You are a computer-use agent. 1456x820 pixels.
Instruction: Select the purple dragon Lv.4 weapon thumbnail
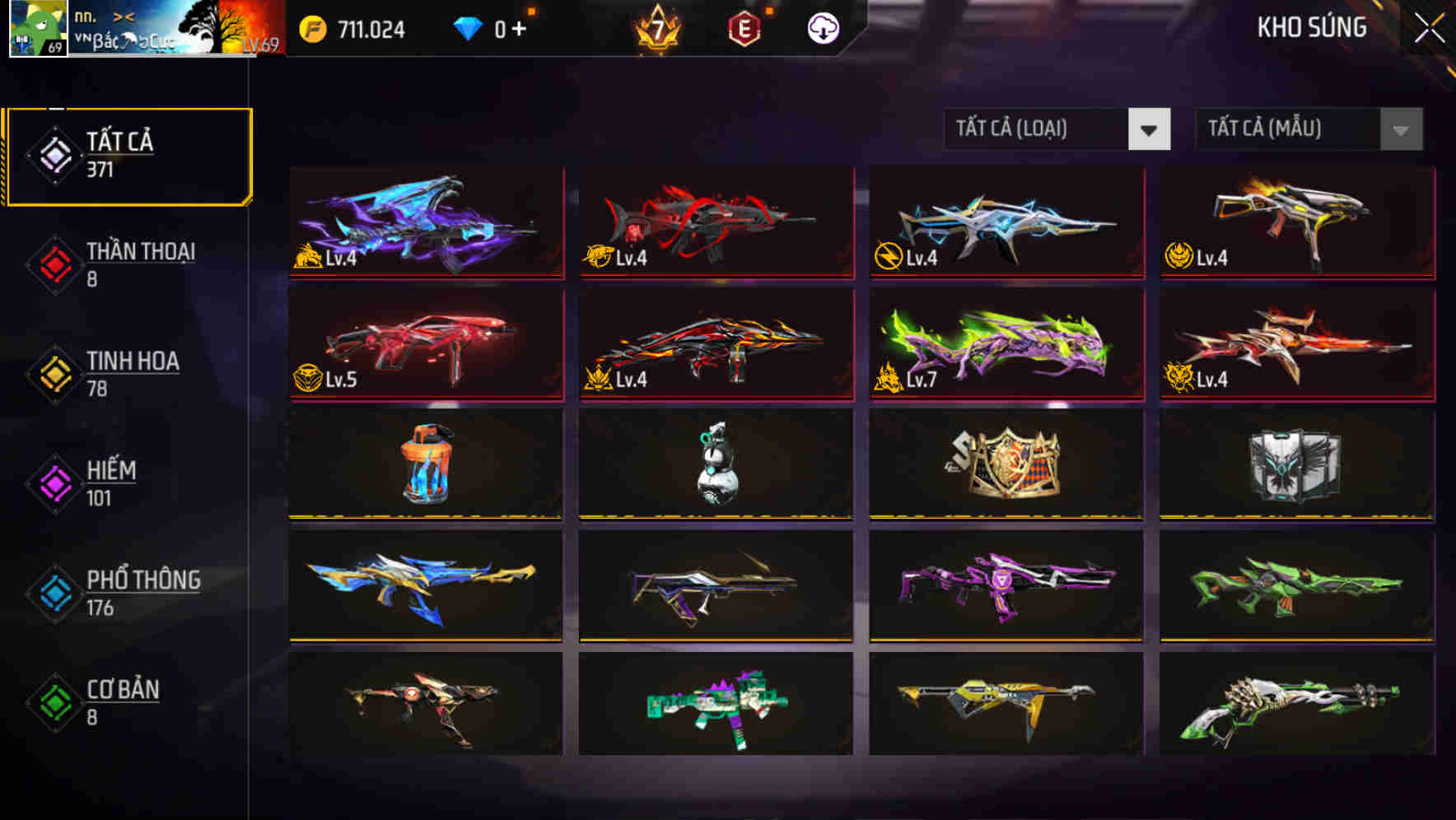425,224
